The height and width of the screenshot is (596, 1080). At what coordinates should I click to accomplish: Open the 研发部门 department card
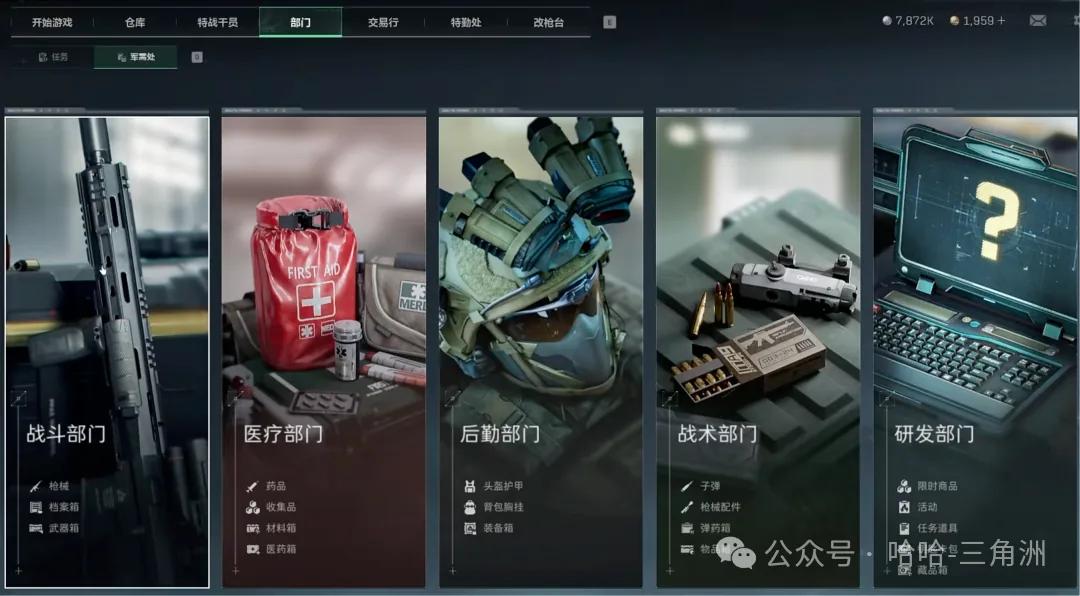click(976, 351)
